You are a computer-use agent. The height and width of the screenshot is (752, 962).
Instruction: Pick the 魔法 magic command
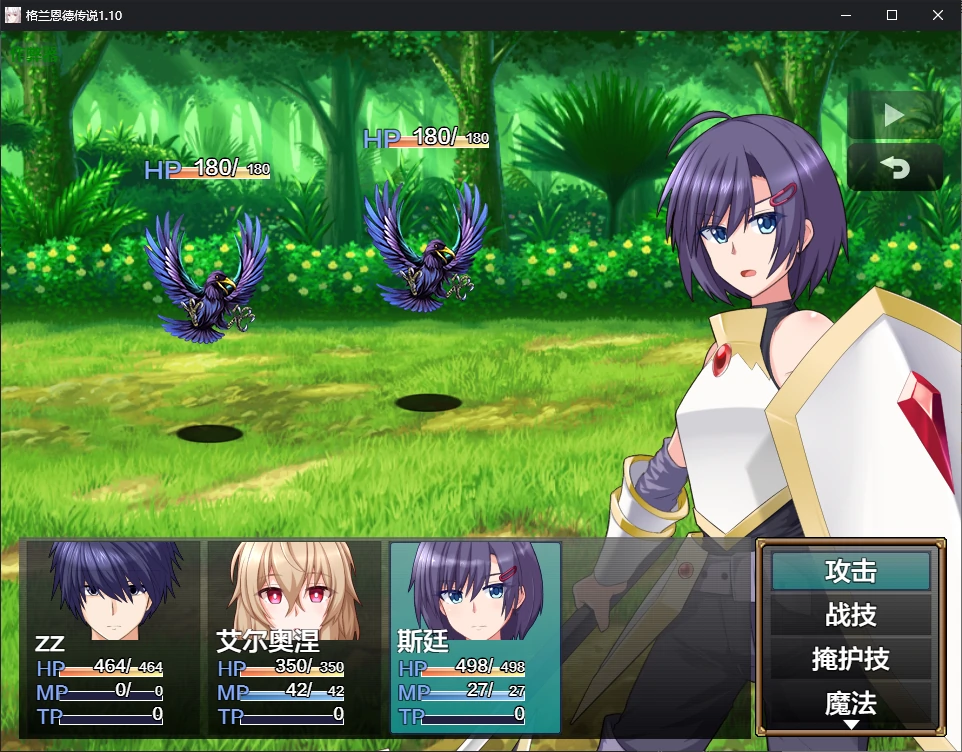tap(850, 702)
